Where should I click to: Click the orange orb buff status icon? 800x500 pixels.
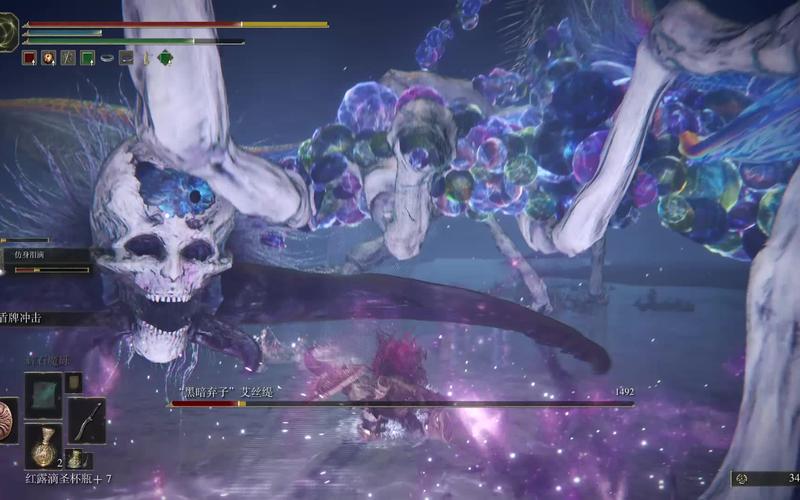pos(48,58)
